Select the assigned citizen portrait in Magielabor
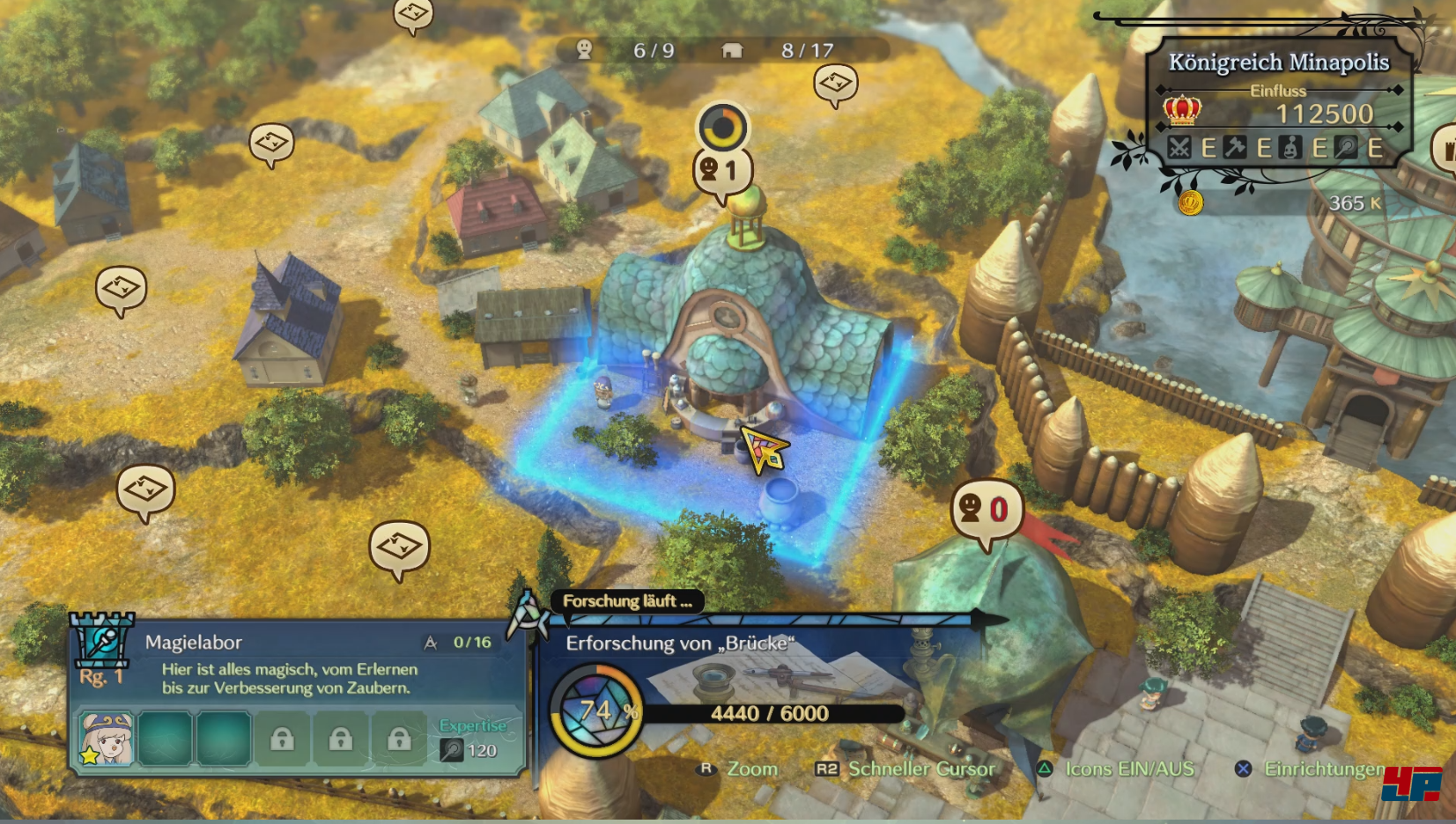 click(107, 738)
